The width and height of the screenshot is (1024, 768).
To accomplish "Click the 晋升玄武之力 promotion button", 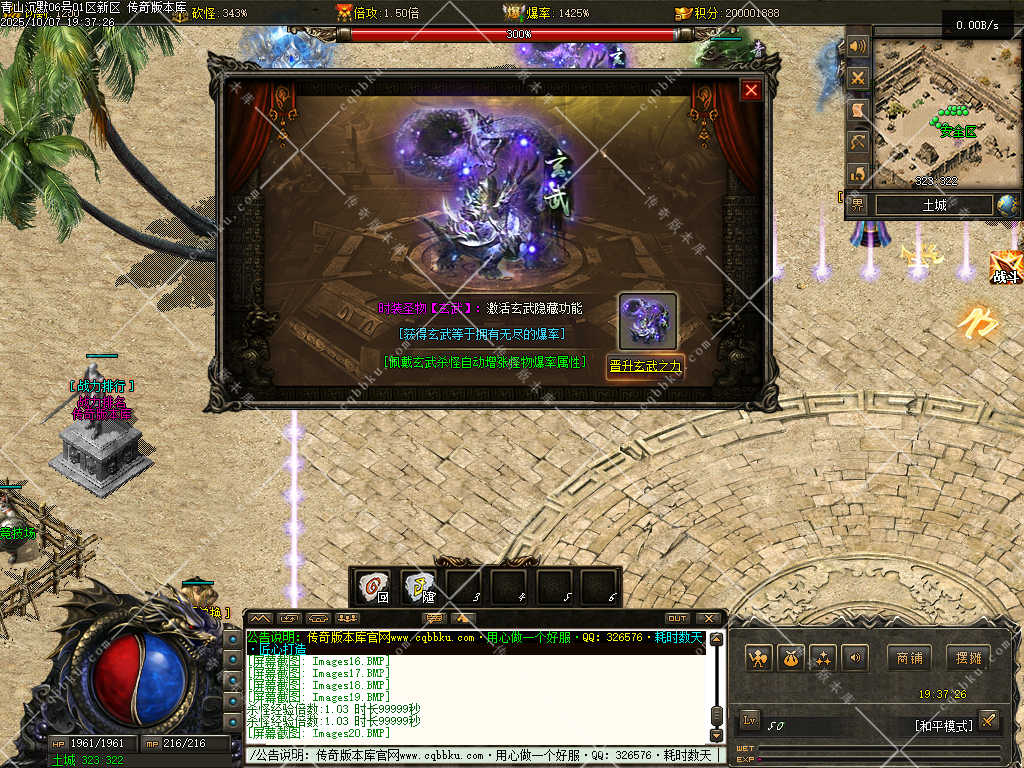I will [x=645, y=366].
